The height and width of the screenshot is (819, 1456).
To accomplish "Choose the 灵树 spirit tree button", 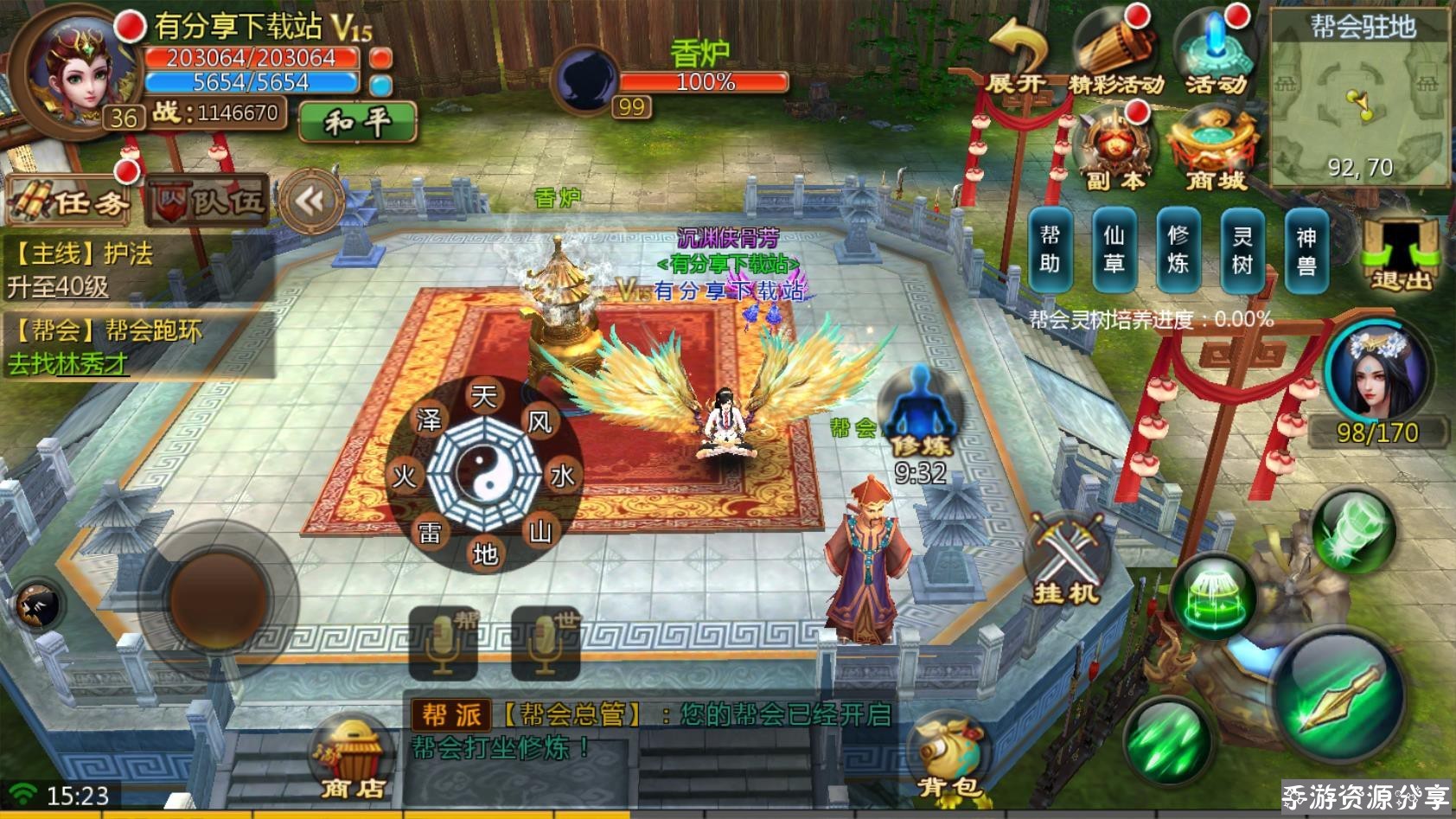I will pos(1242,249).
